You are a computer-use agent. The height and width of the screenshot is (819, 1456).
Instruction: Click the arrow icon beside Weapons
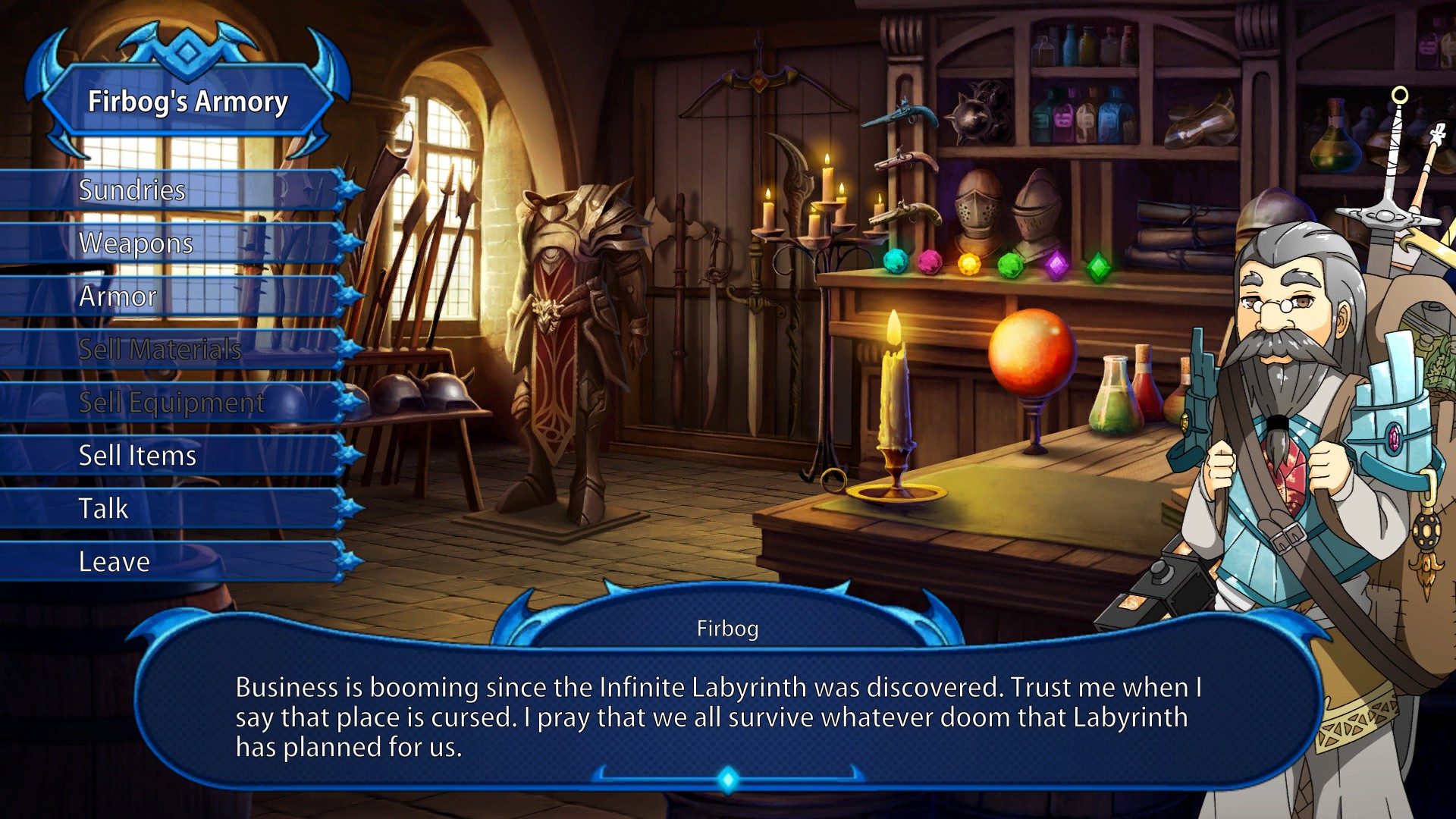click(349, 243)
